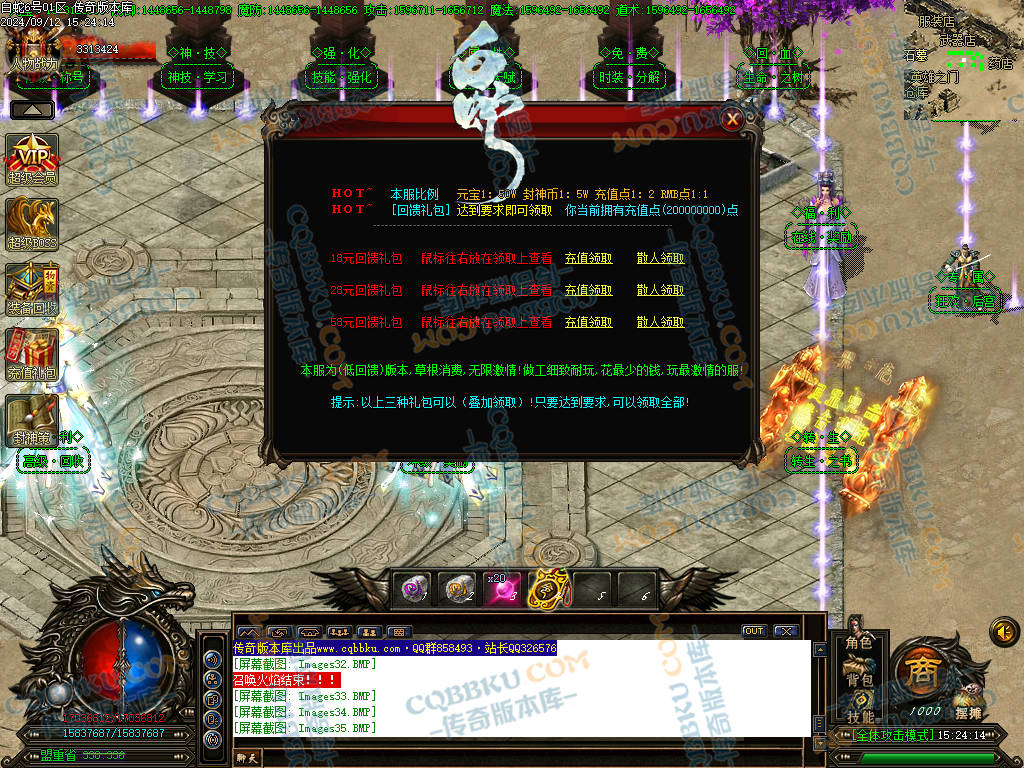Open the 封神榜 book icon
The image size is (1024, 768).
point(30,418)
